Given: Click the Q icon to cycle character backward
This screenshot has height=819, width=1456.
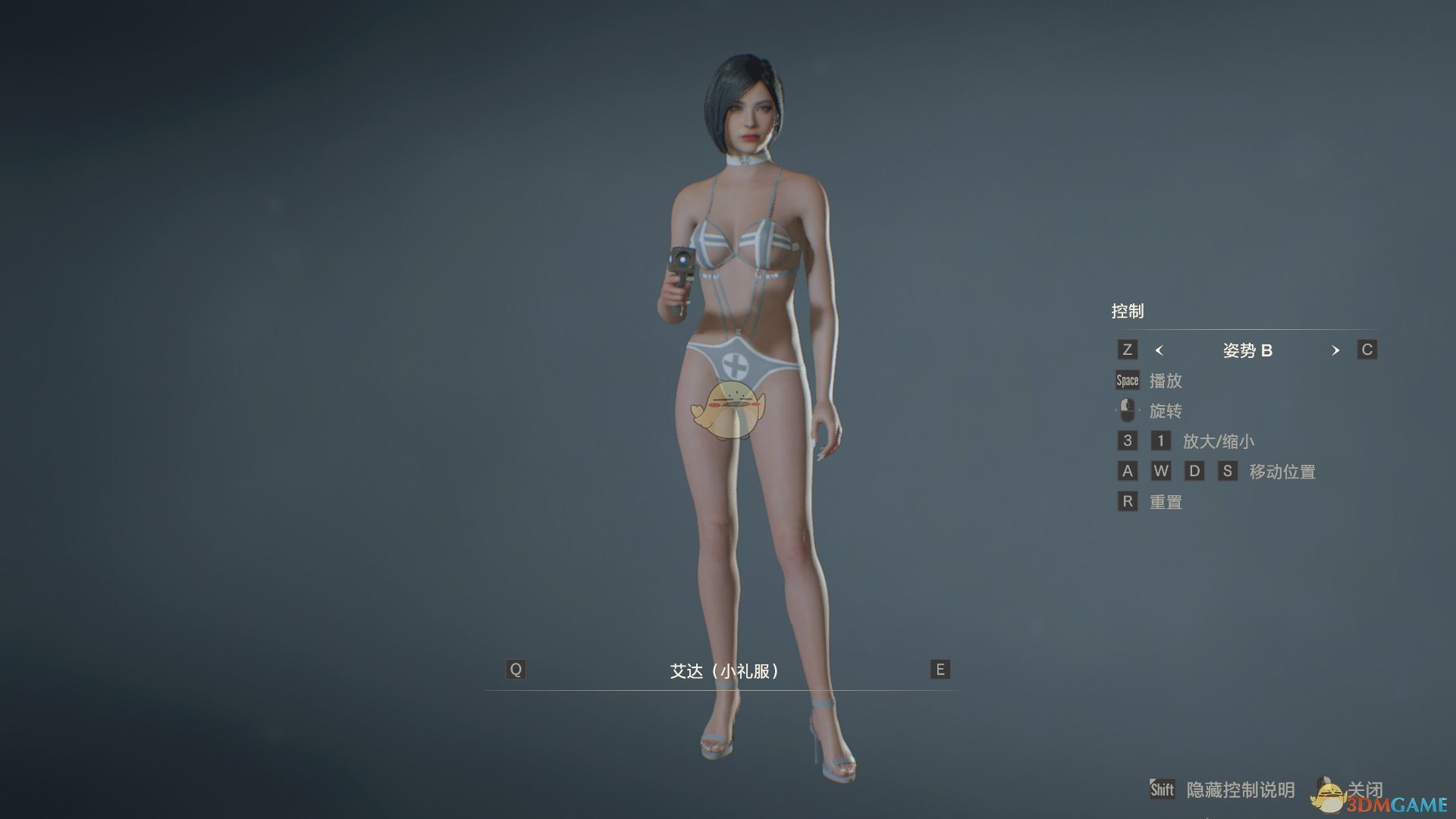Looking at the screenshot, I should click(516, 670).
